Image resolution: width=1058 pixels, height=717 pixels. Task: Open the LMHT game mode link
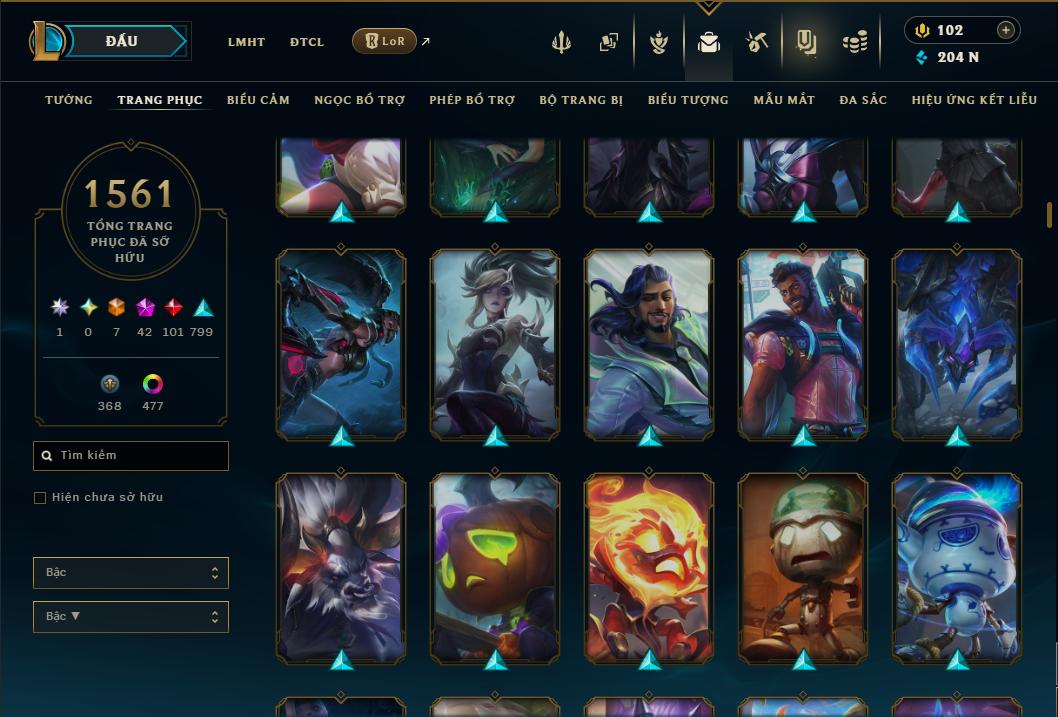[x=246, y=42]
